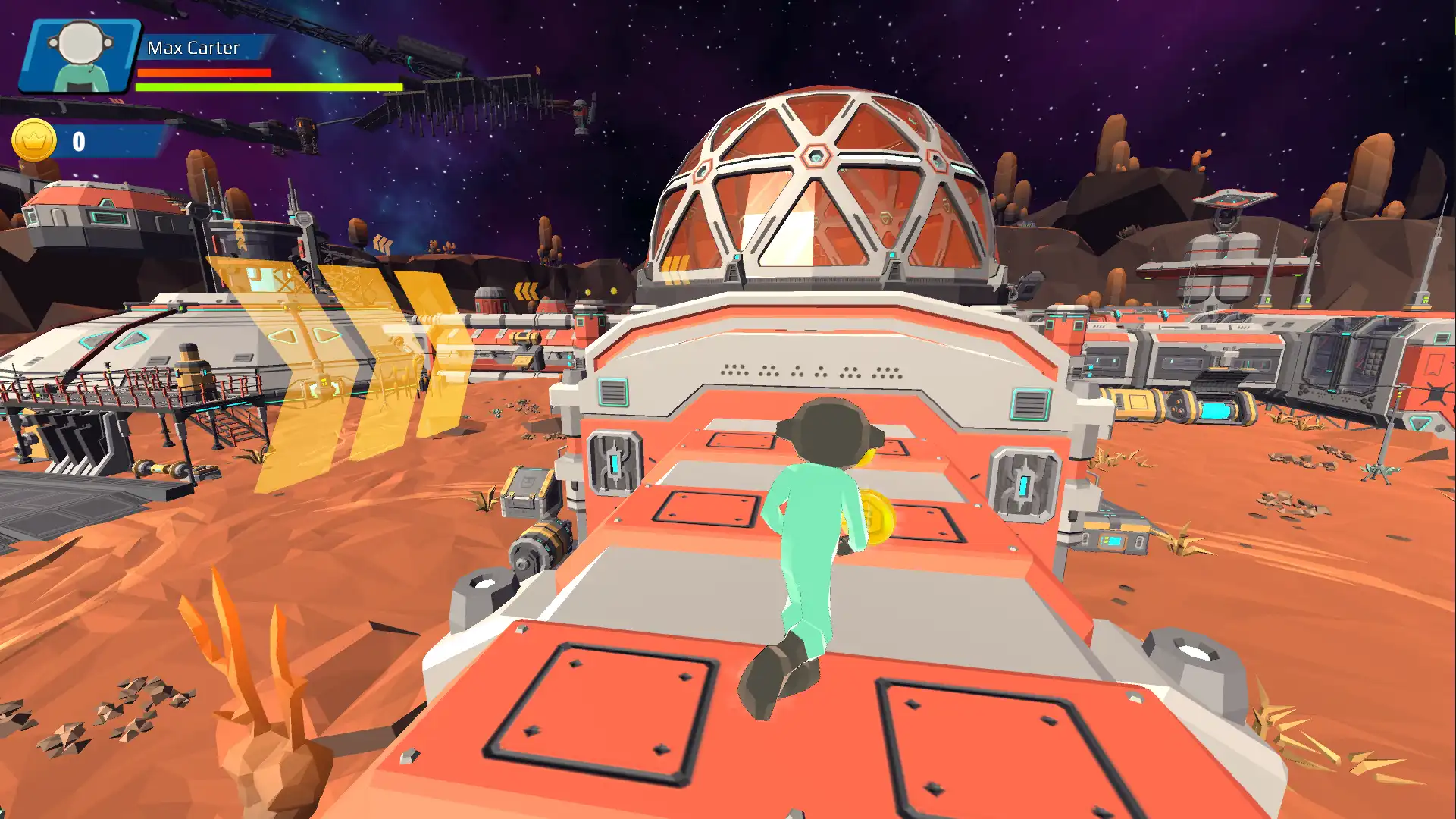Click Max Carter's character portrait

coord(80,56)
